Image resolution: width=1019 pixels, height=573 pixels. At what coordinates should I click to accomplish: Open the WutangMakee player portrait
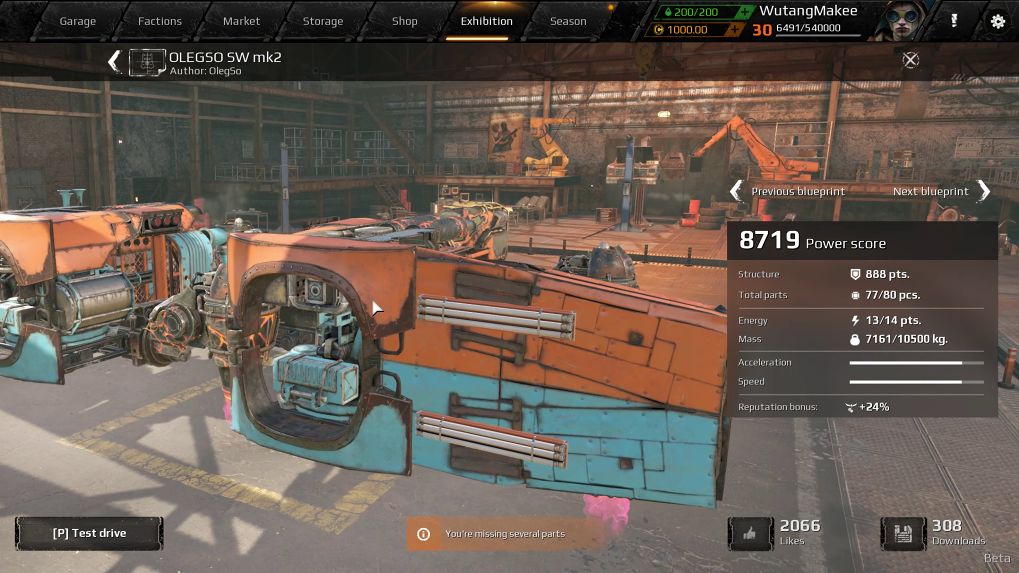892,21
